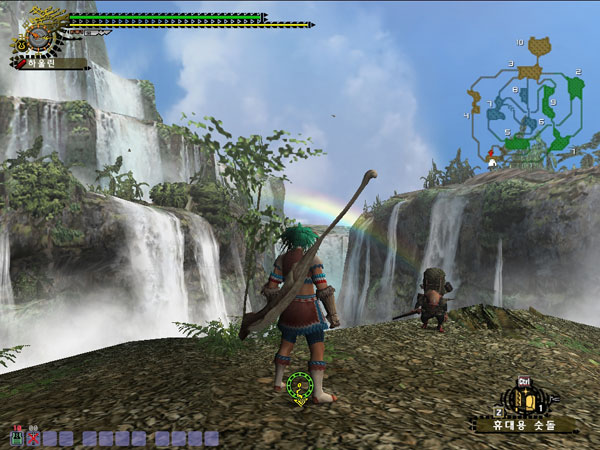Screen dimensions: 600x450
Task: Select the portable whetstone item slot
Action: (x=522, y=401)
